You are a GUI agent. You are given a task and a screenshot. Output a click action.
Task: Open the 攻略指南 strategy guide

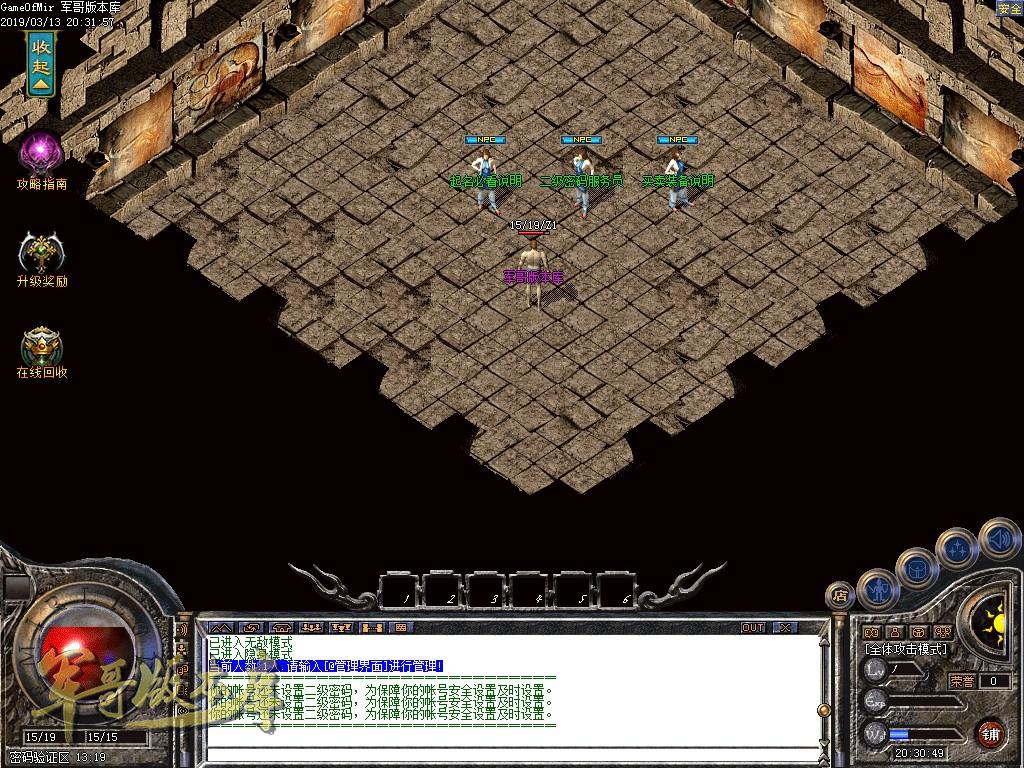(42, 156)
